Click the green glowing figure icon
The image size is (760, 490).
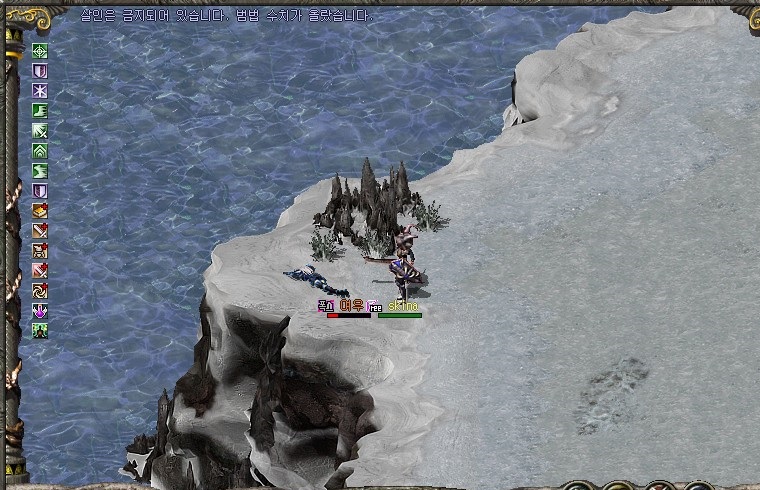coord(40,331)
